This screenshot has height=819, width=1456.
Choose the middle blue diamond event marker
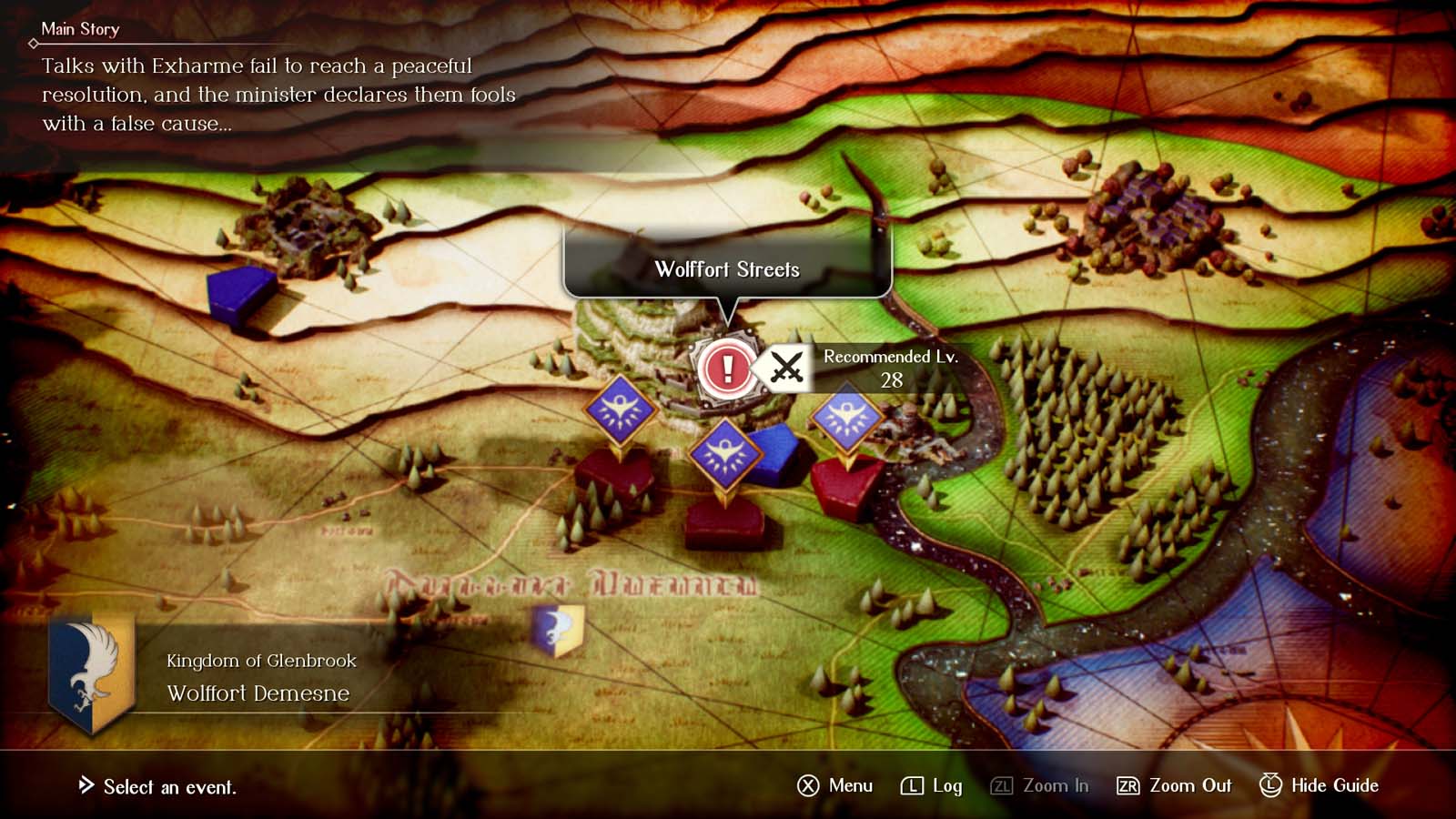pos(724,454)
